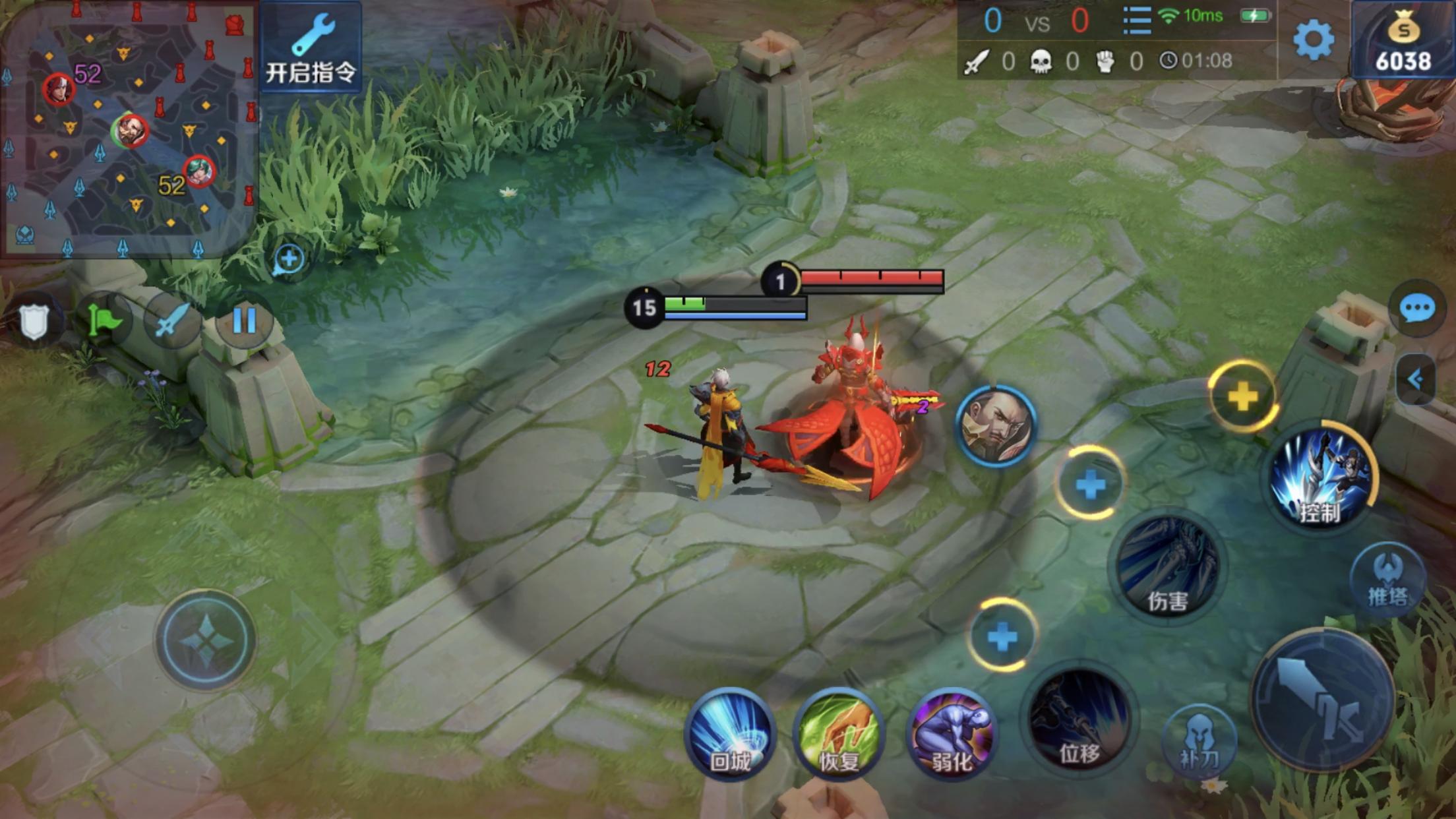Image resolution: width=1456 pixels, height=819 pixels.
Task: Open settings with the blue gear icon
Action: tap(1313, 40)
